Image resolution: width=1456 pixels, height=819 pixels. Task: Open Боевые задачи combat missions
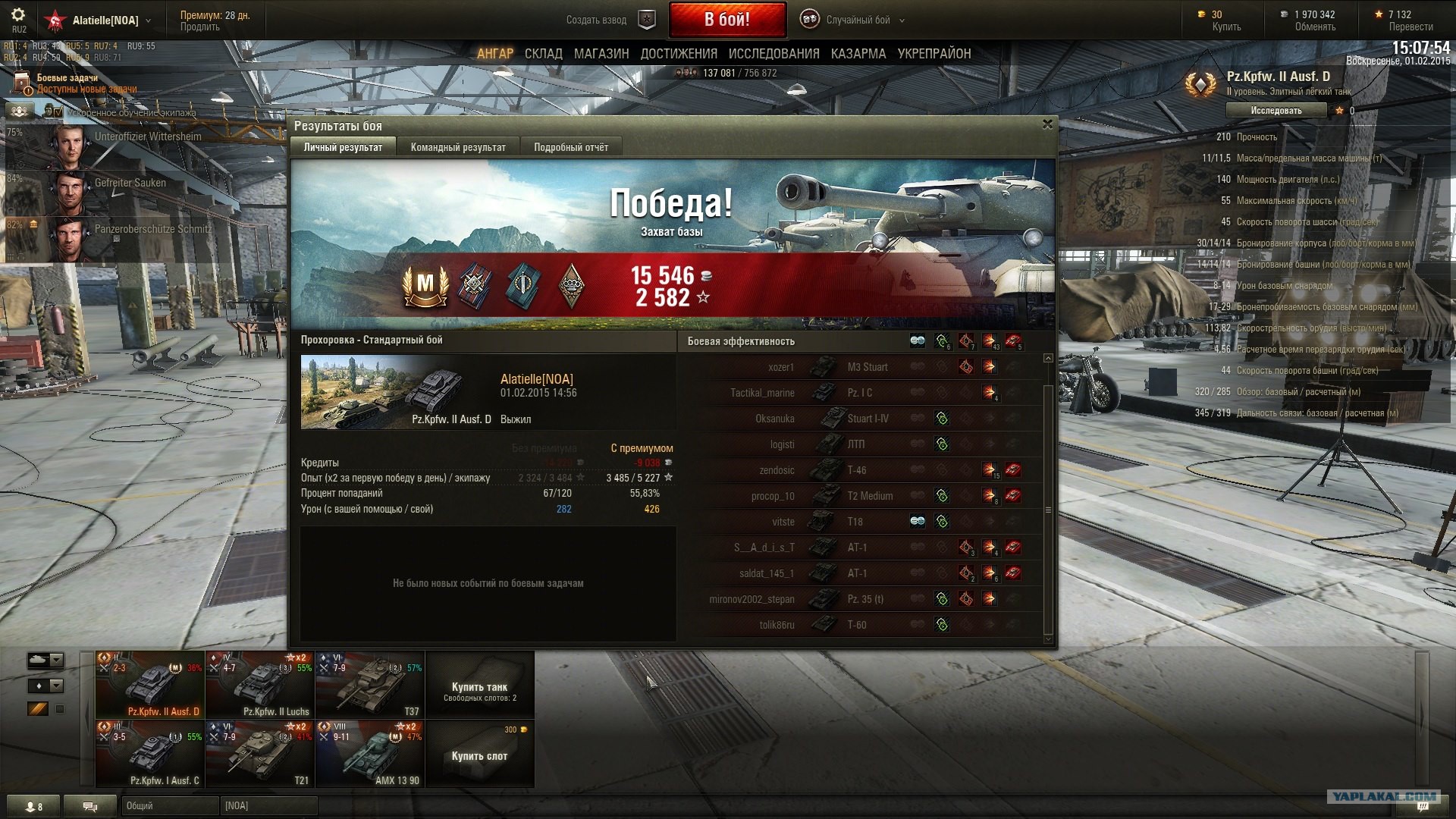67,78
